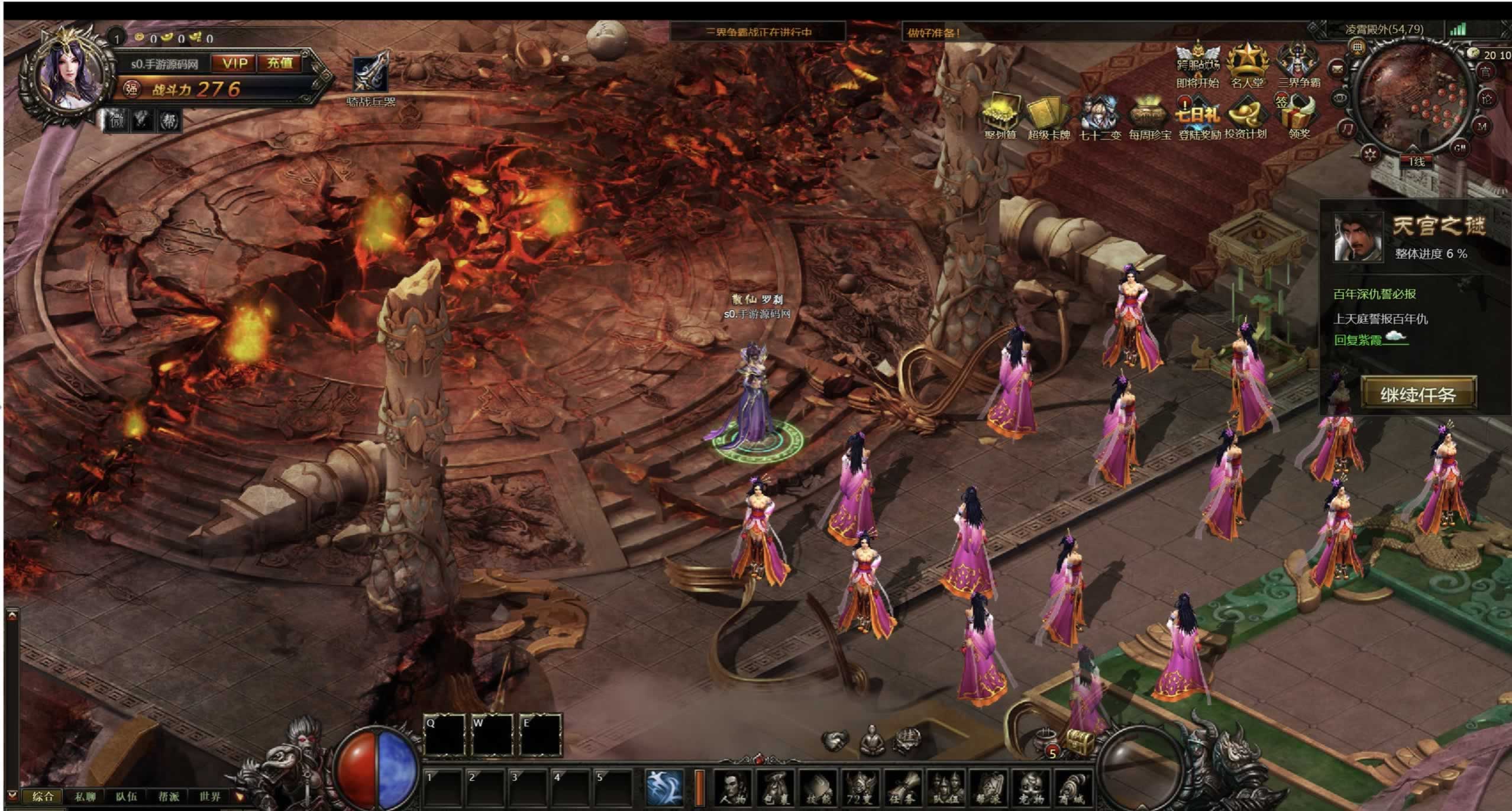1512x811 pixels.
Task: Open the VIP panel button
Action: [x=235, y=63]
